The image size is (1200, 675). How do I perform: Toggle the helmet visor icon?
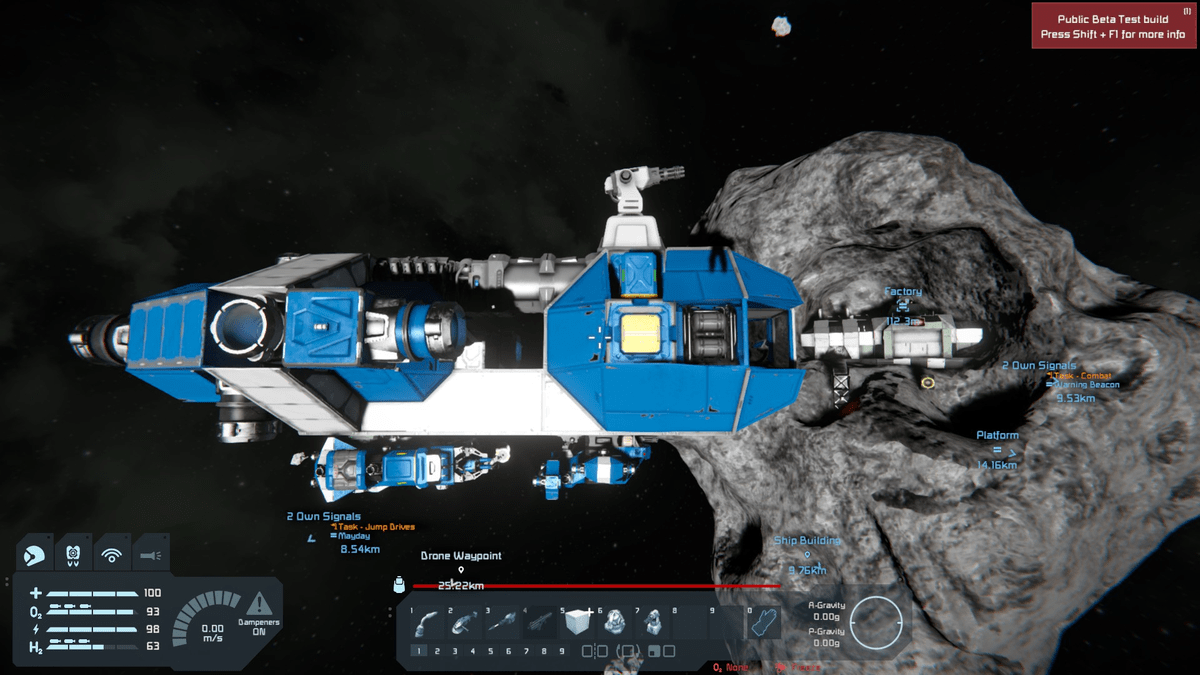pos(35,552)
